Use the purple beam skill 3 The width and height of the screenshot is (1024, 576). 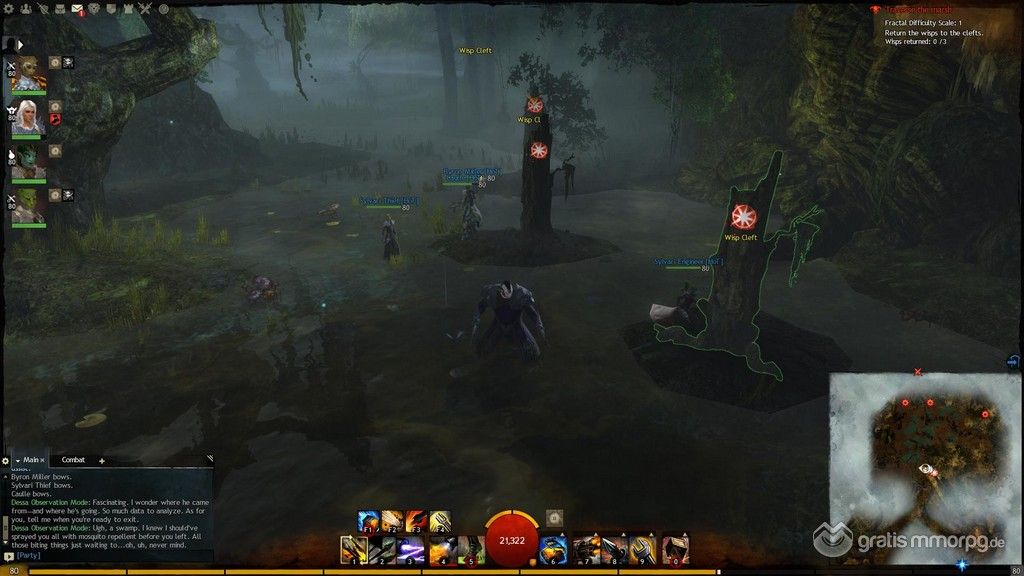pyautogui.click(x=411, y=549)
